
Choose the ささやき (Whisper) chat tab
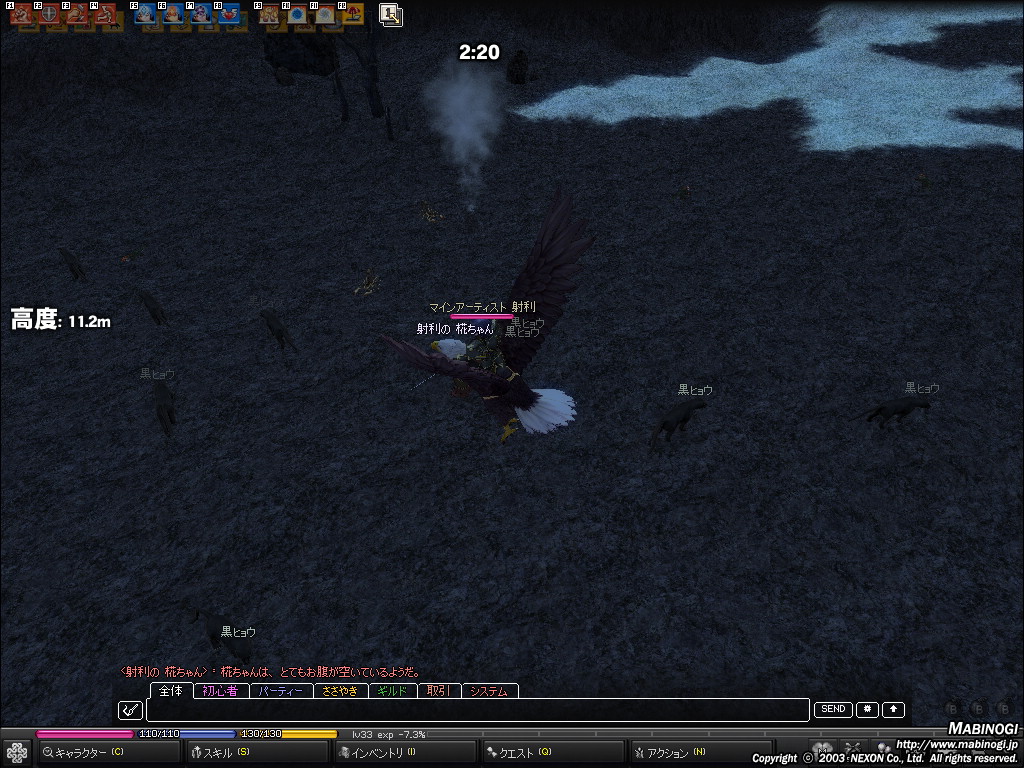pos(341,691)
